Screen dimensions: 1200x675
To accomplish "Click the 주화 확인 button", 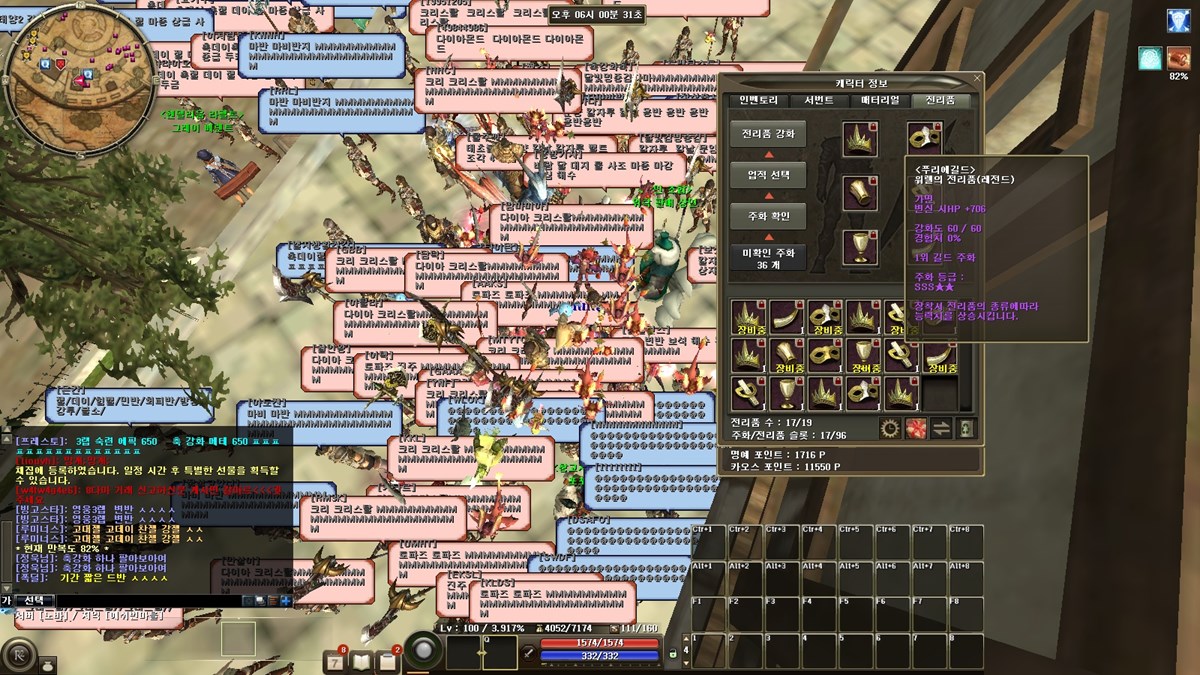I will click(768, 216).
